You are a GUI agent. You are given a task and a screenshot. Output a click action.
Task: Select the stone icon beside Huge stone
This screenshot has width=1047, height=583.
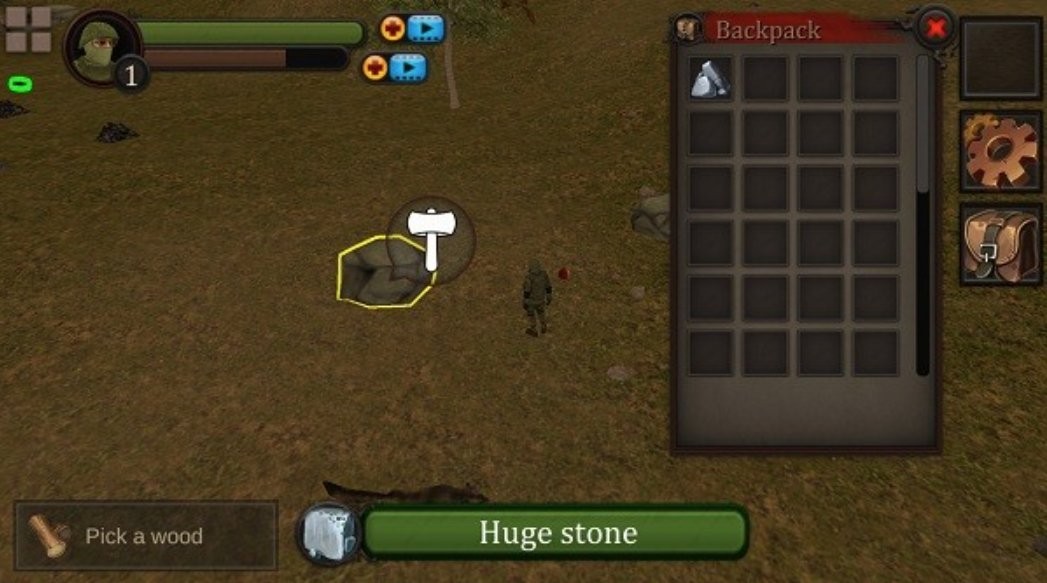coord(329,533)
